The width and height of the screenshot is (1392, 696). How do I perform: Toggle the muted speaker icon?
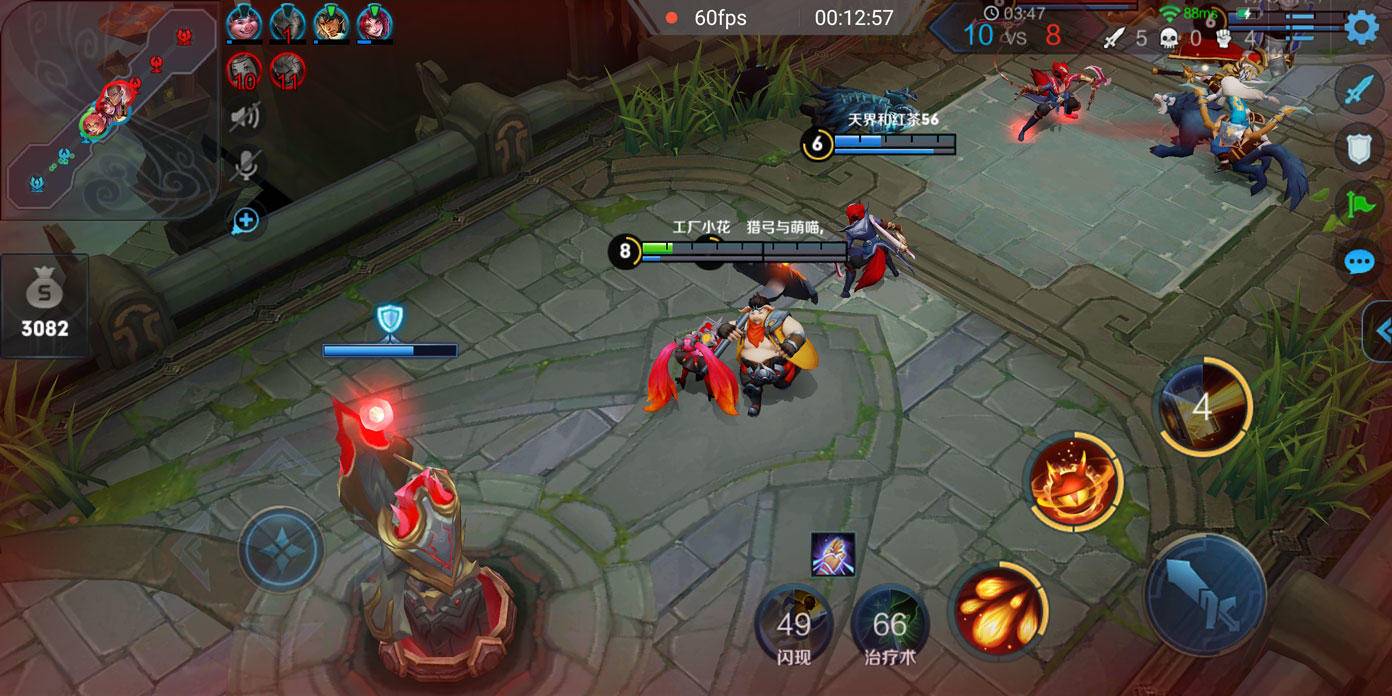pos(244,118)
